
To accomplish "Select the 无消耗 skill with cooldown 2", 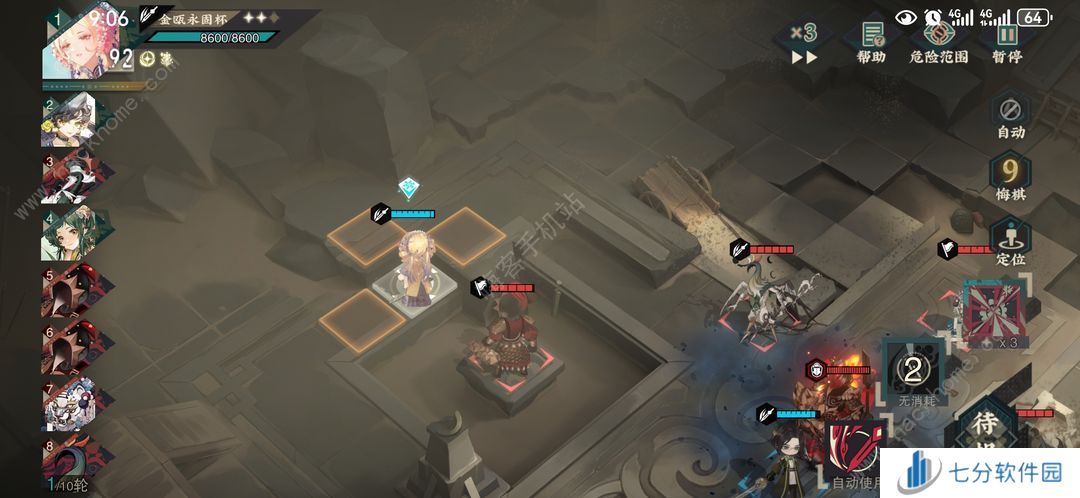I will click(x=911, y=372).
